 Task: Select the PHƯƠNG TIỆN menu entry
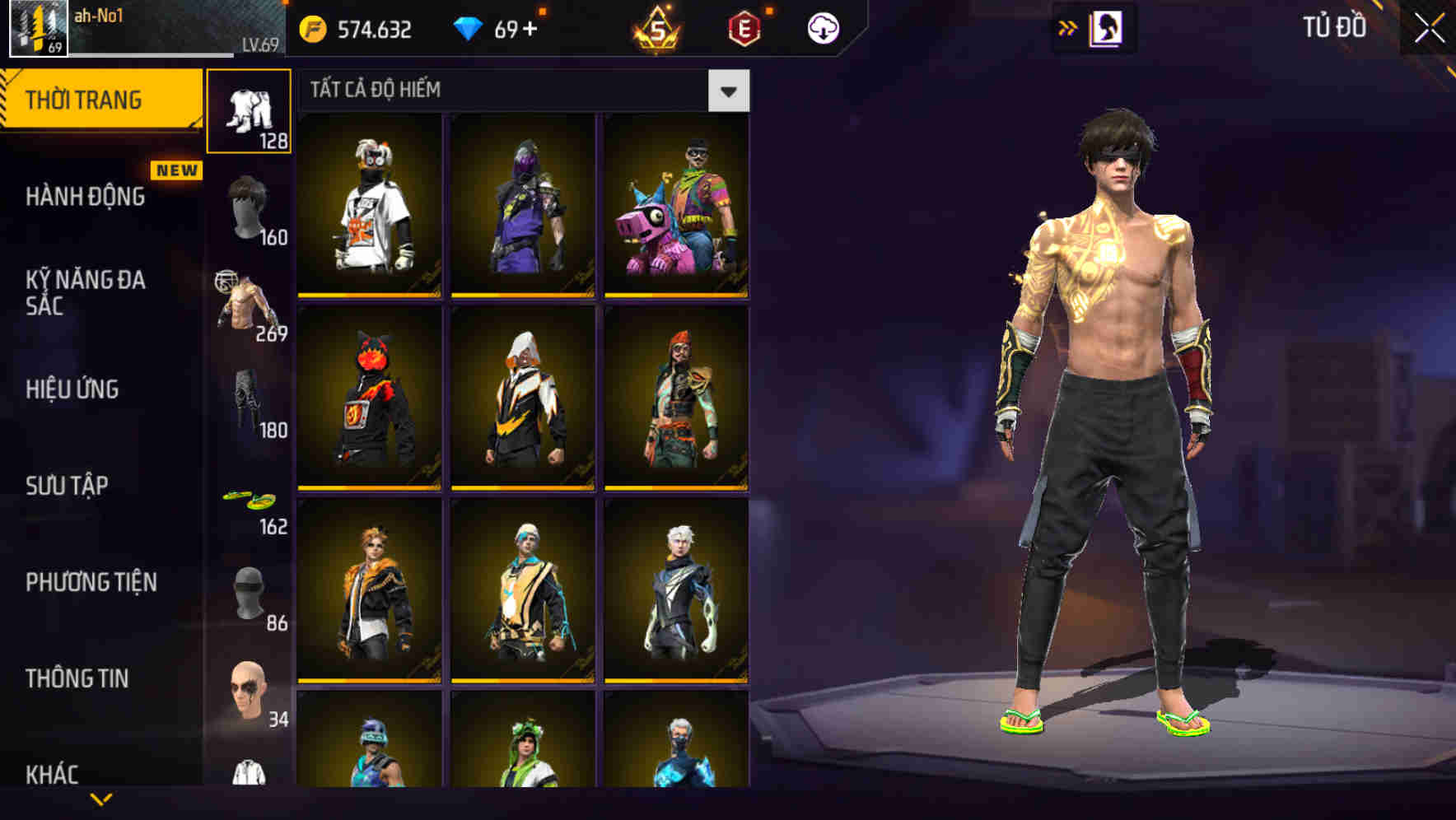point(91,583)
